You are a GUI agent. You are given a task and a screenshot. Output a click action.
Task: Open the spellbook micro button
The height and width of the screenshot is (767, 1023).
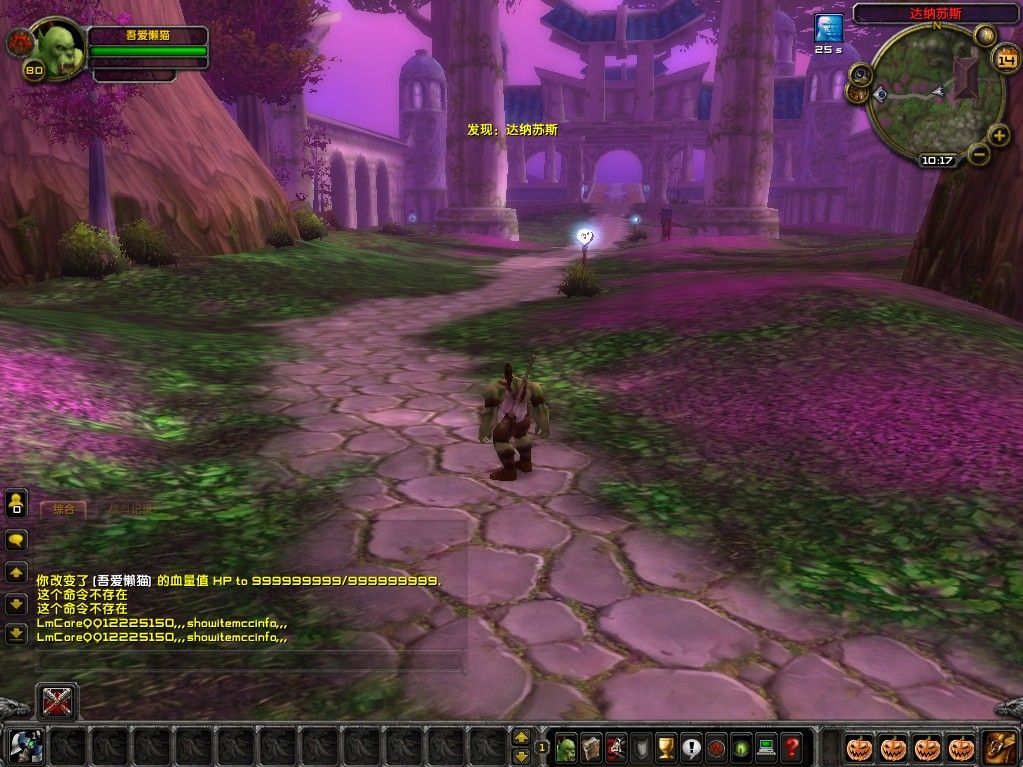coord(591,746)
